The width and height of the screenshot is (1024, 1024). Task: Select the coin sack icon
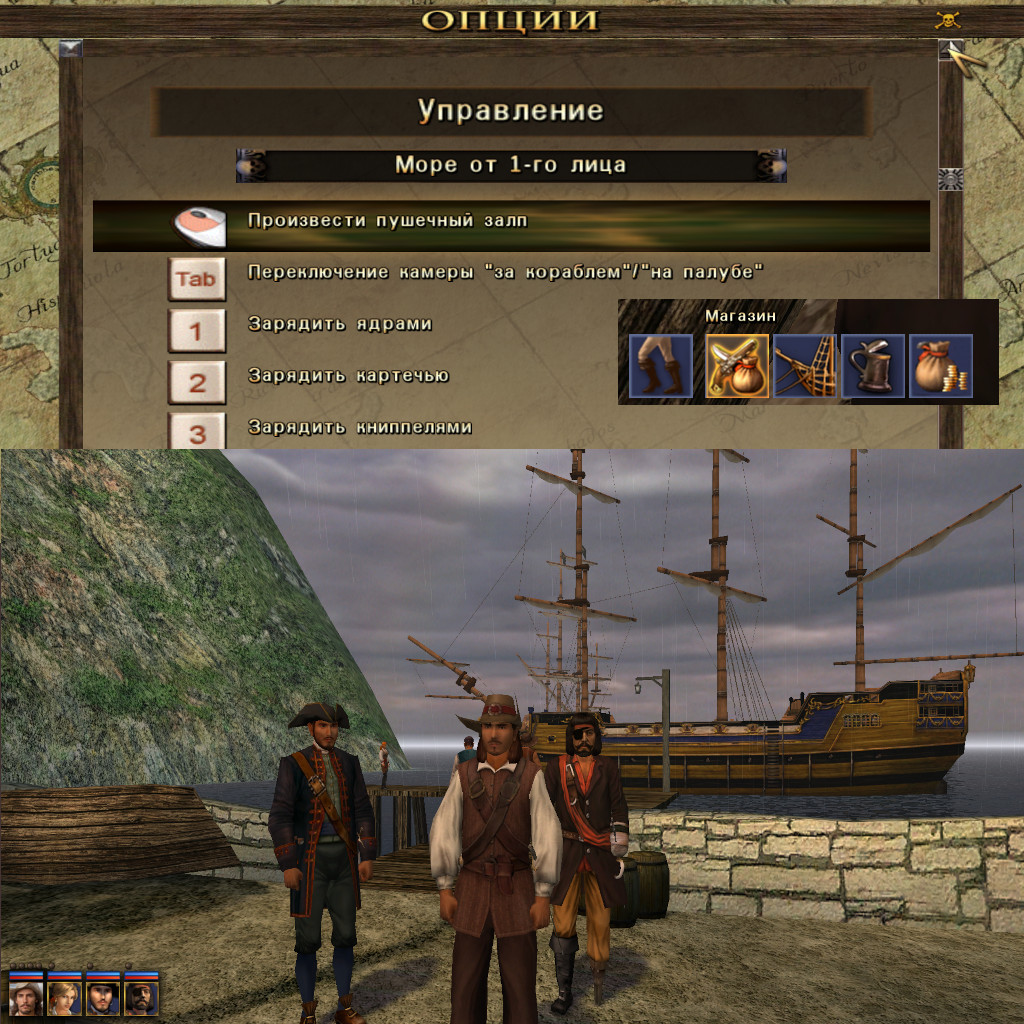point(941,366)
